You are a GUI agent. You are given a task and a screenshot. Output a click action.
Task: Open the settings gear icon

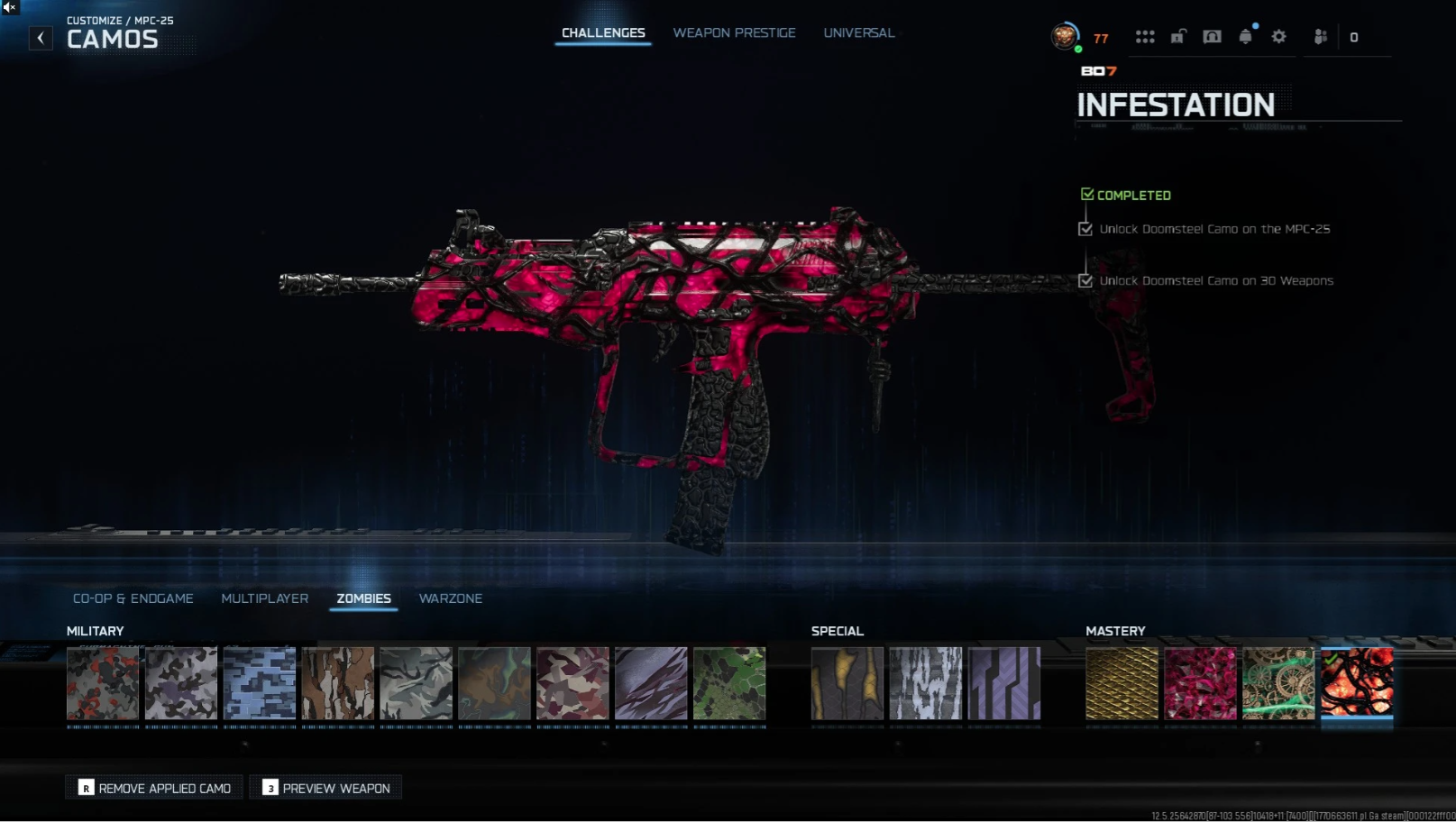click(x=1278, y=37)
